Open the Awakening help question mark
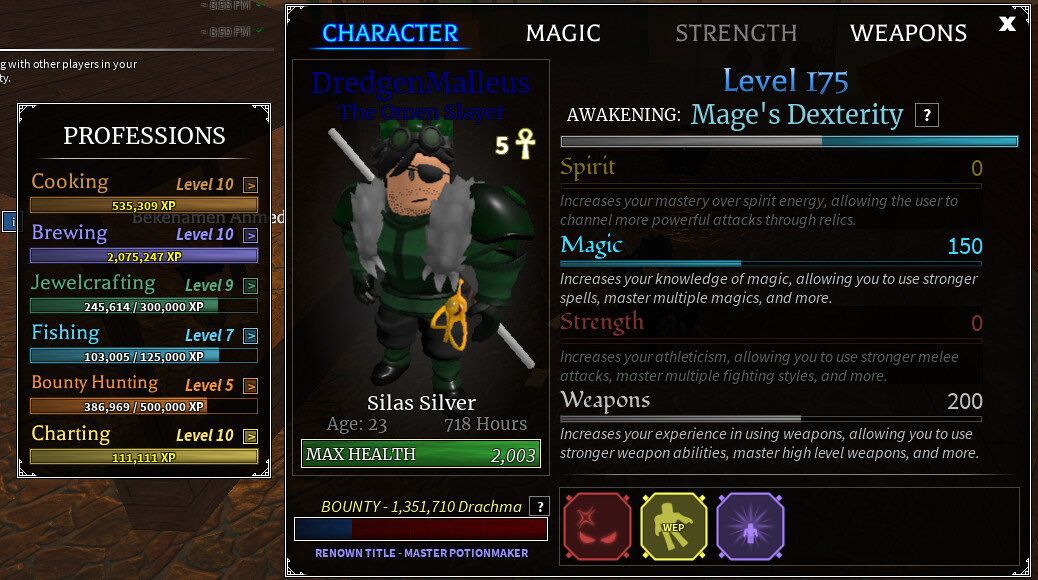This screenshot has height=580, width=1038. 927,115
